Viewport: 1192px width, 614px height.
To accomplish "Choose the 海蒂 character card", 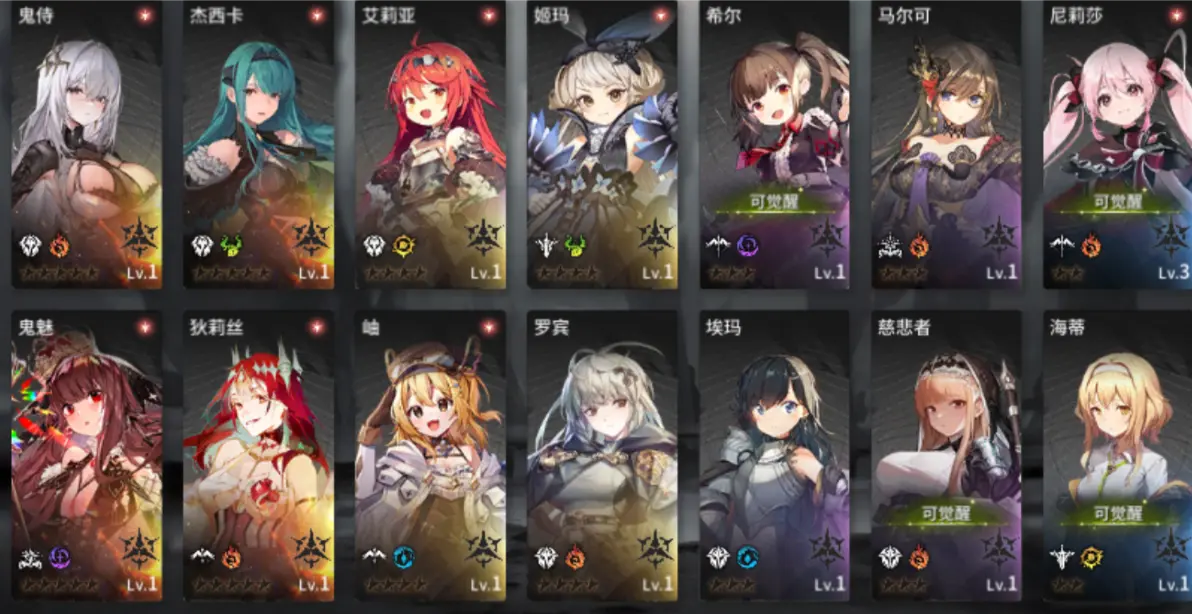I will click(1116, 455).
